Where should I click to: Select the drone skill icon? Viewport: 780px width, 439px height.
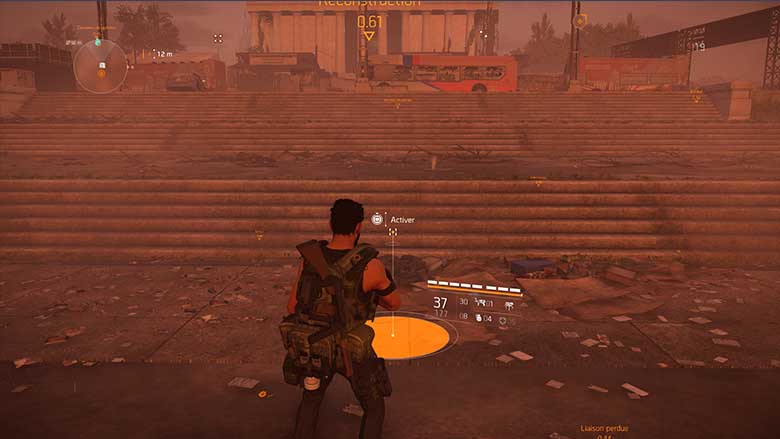pyautogui.click(x=509, y=306)
